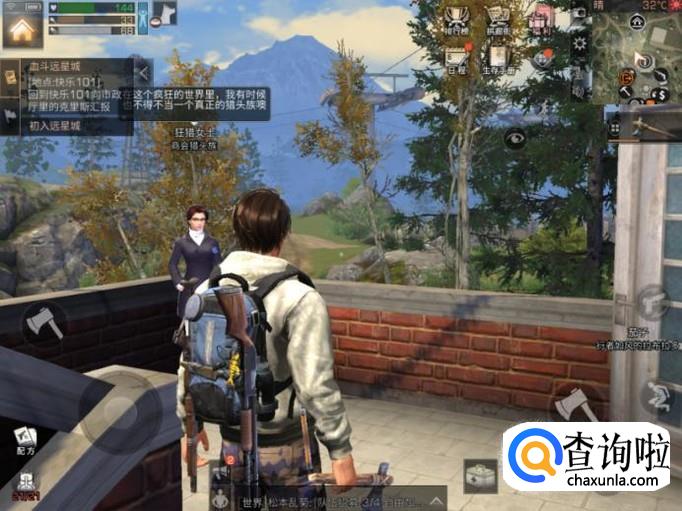Screen dimensions: 682x511
Task: Open the 福利 gift rewards icon
Action: (x=542, y=19)
